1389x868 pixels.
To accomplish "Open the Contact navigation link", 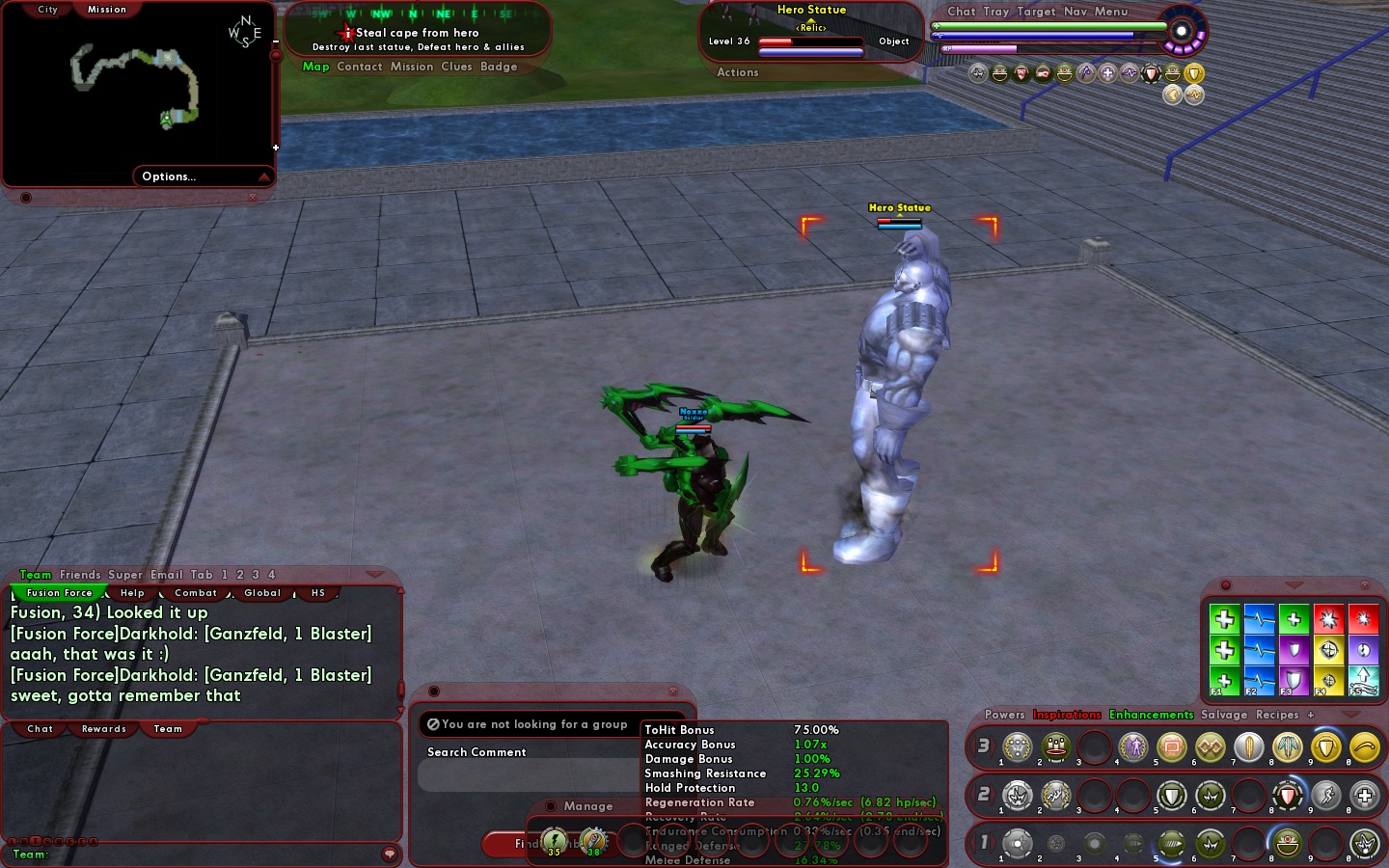I will point(360,67).
